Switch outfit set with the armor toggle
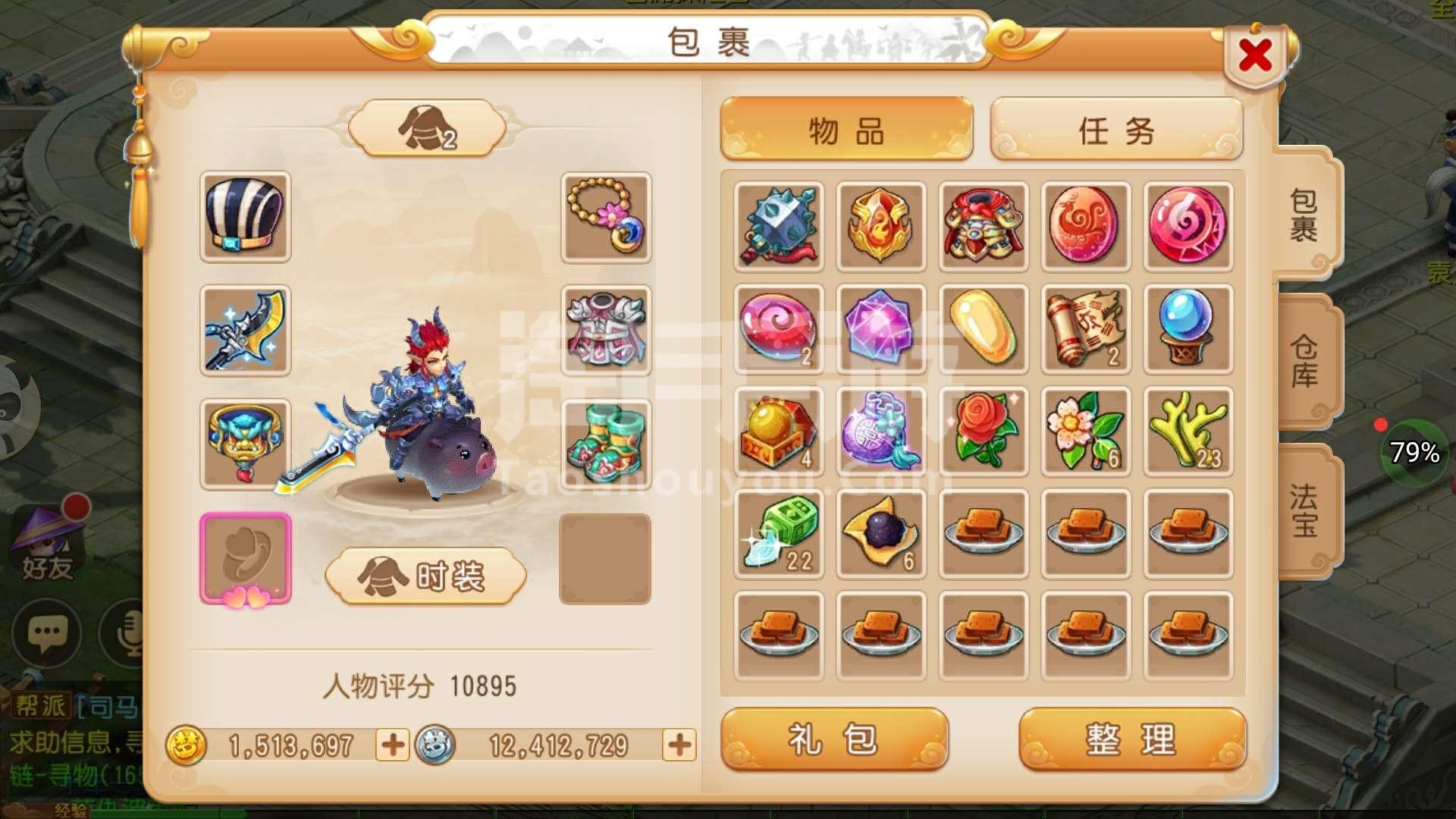The height and width of the screenshot is (819, 1456). point(427,128)
